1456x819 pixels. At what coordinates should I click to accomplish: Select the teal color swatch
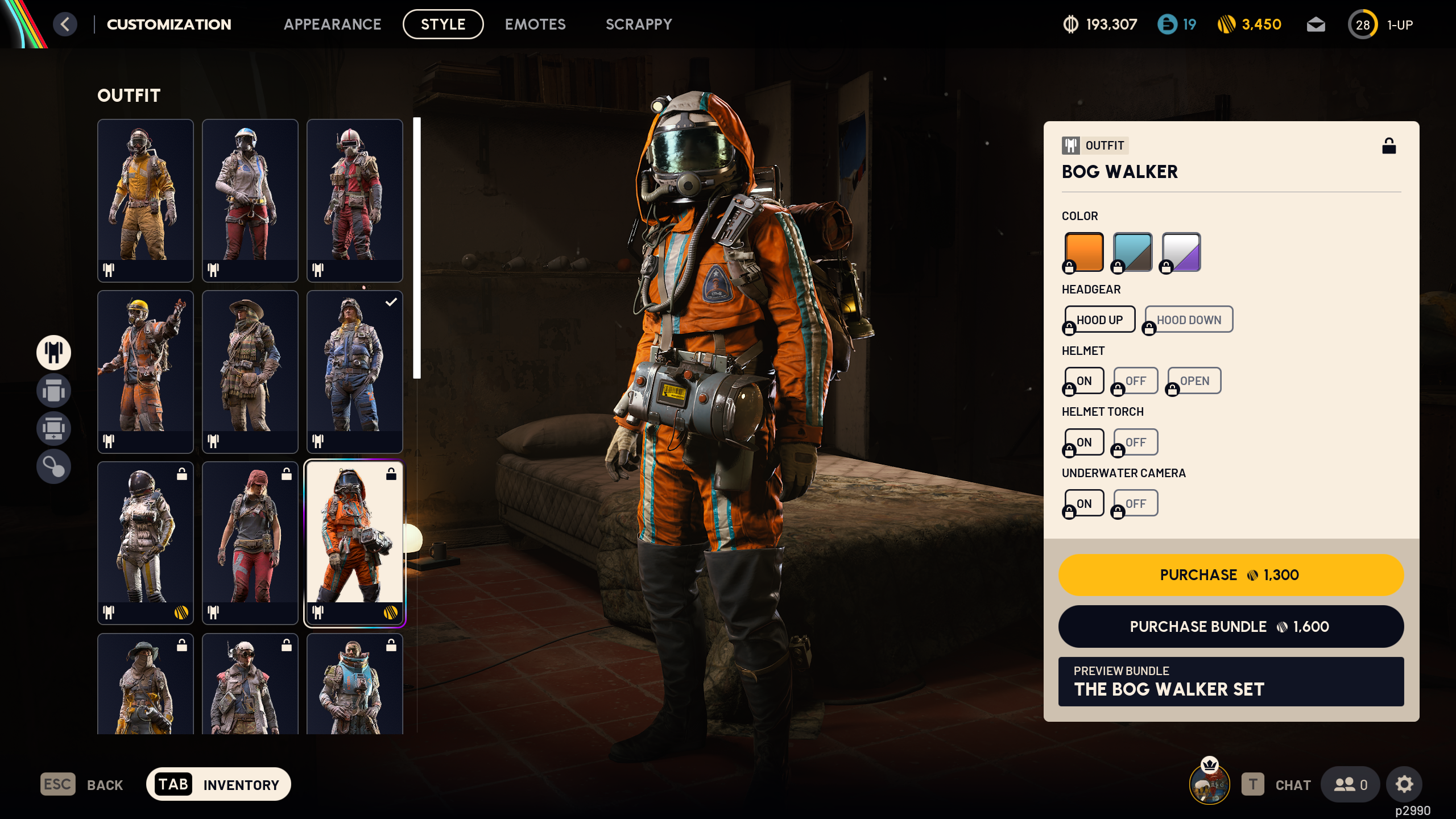point(1131,251)
